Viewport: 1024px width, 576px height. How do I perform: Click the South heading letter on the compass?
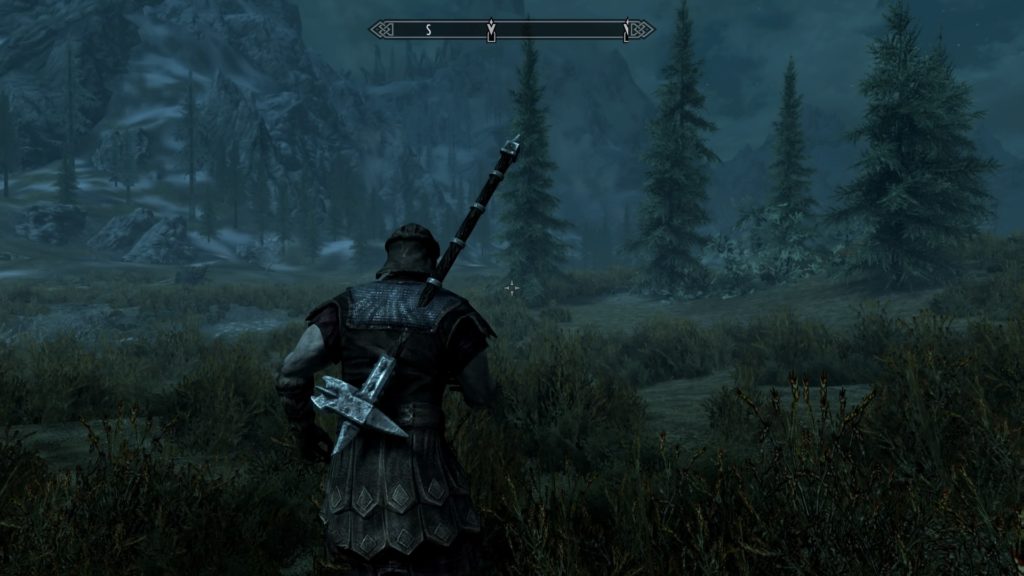[428, 30]
